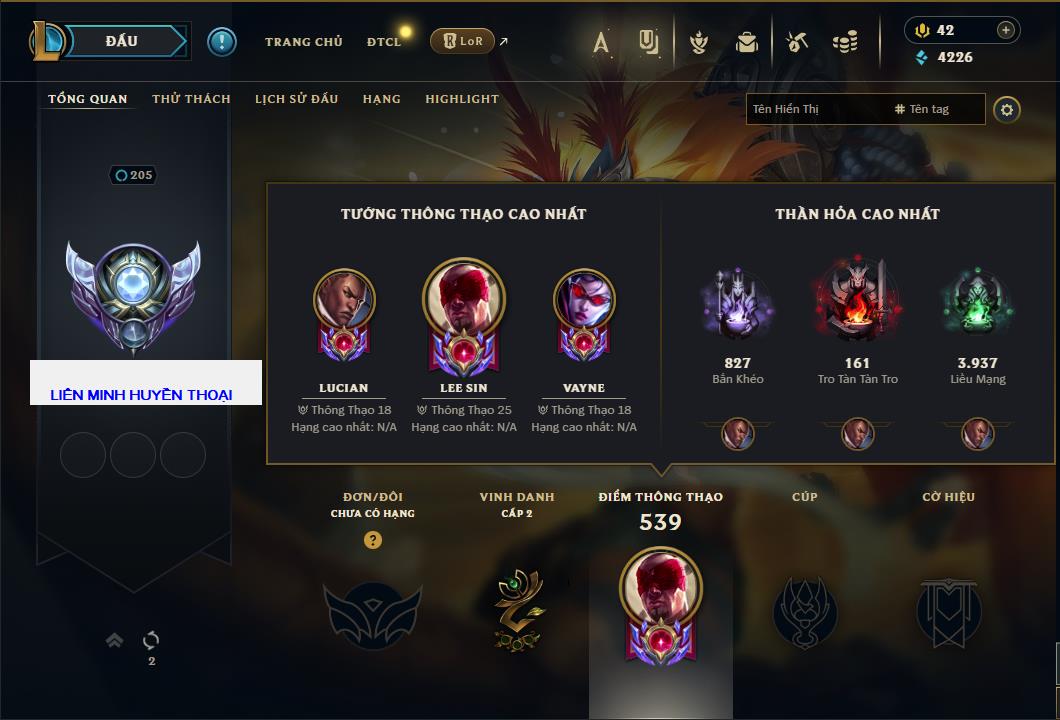Go to ĐTCL mode
Viewport: 1060px width, 720px height.
tap(384, 42)
